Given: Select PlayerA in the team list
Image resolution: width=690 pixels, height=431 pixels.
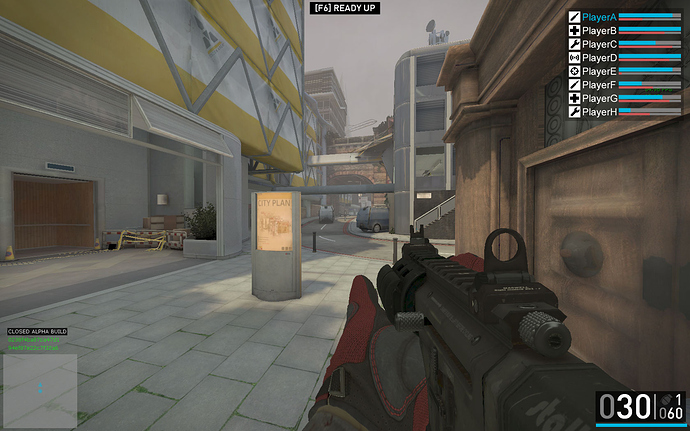Looking at the screenshot, I should (x=599, y=17).
